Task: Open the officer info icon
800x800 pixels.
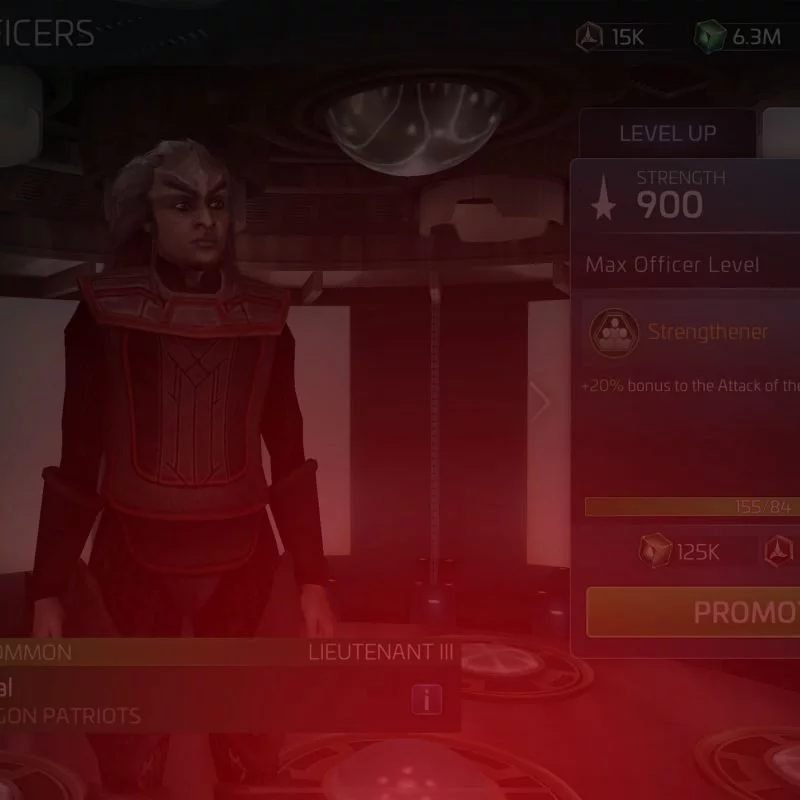Action: click(427, 699)
